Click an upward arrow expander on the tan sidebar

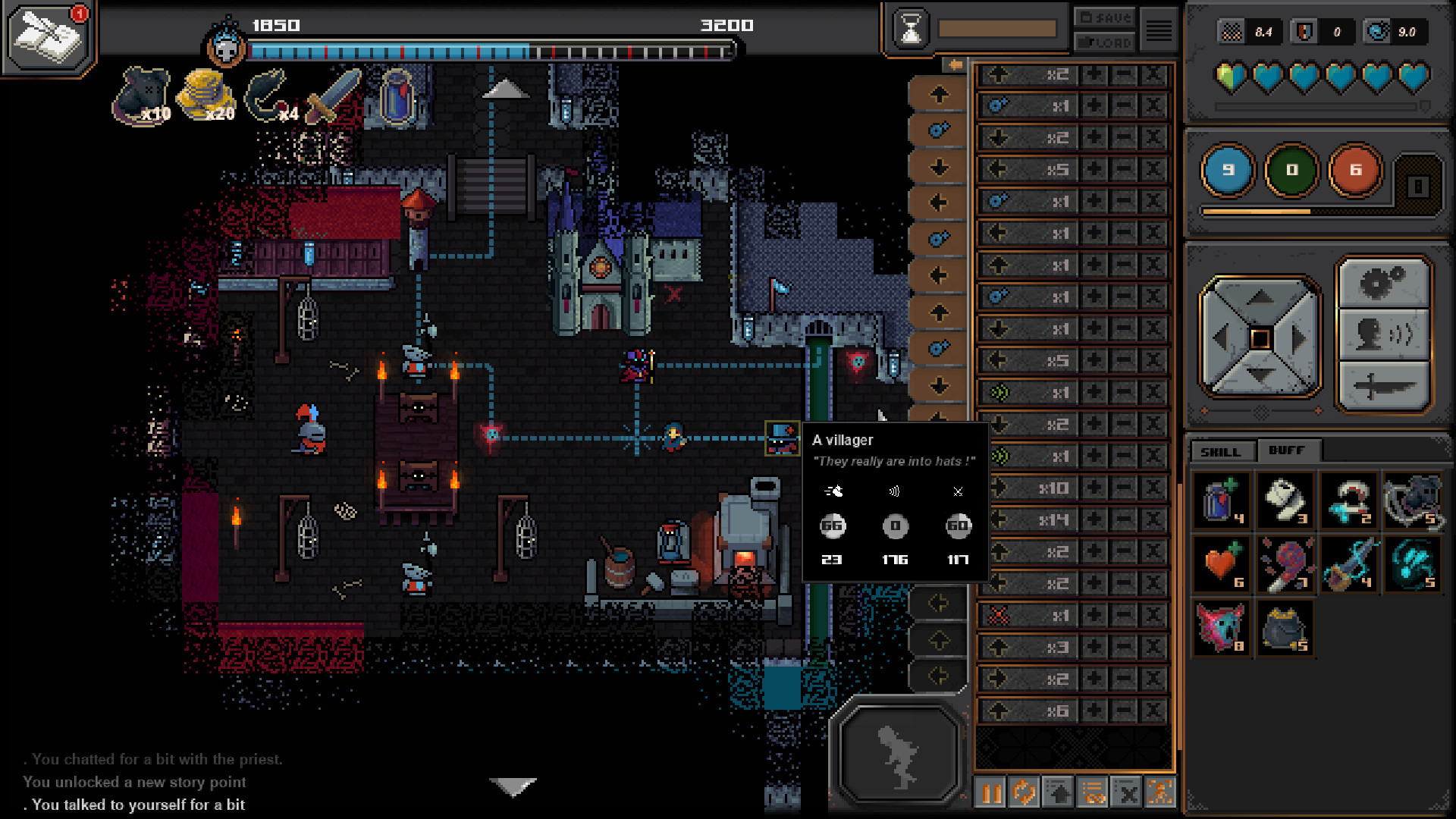pos(940,94)
